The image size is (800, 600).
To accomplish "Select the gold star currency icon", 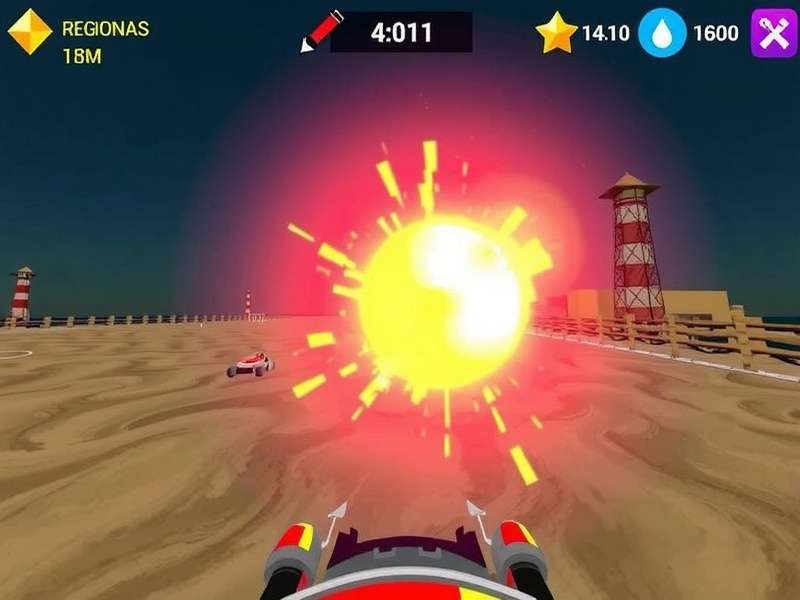I will coord(556,33).
